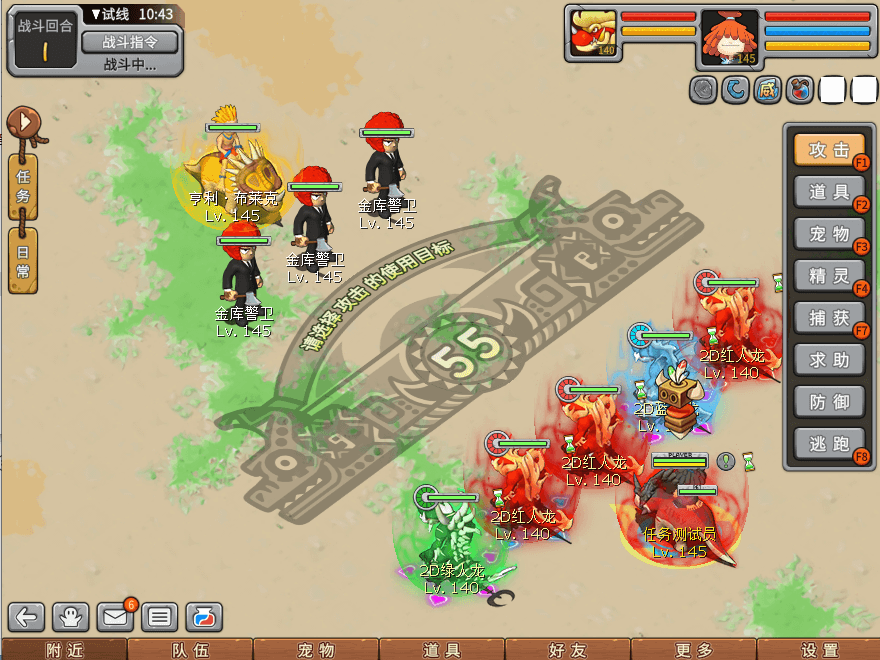Image resolution: width=880 pixels, height=660 pixels.
Task: Click the left arrow back button
Action: pos(29,617)
